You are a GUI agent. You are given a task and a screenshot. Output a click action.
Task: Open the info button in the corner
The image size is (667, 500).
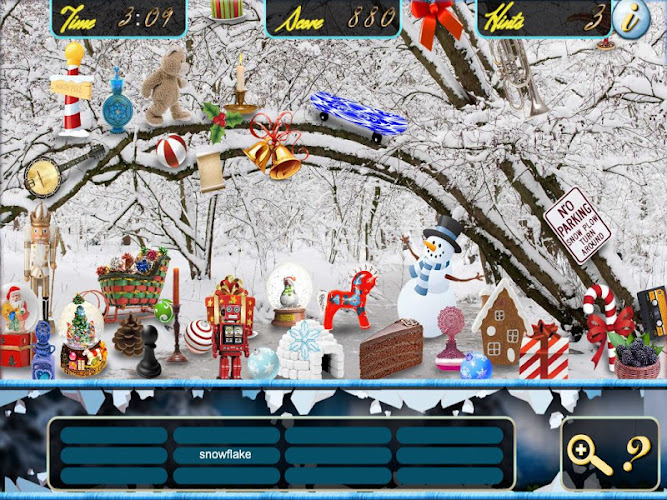[631, 20]
